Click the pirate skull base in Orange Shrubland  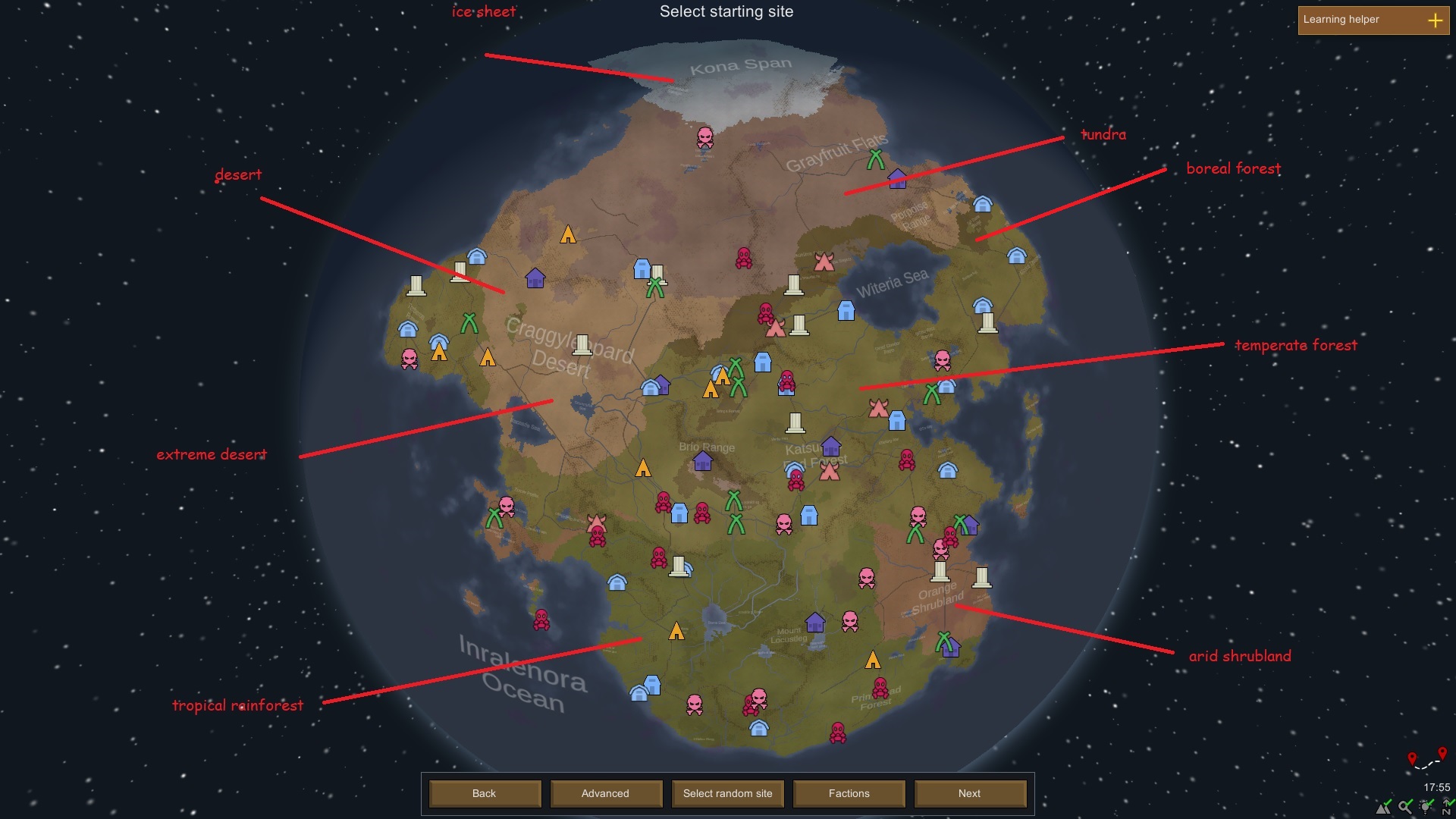[x=940, y=550]
